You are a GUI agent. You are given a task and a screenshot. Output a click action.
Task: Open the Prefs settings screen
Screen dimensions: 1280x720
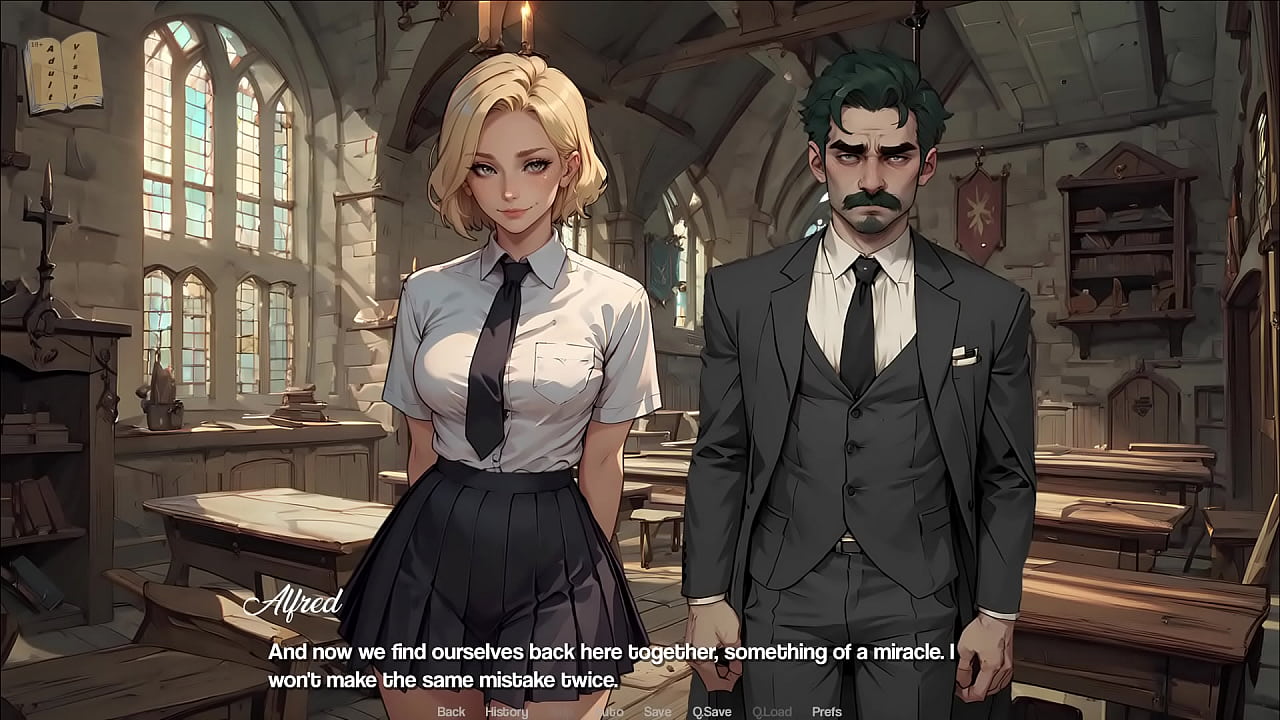(x=827, y=711)
